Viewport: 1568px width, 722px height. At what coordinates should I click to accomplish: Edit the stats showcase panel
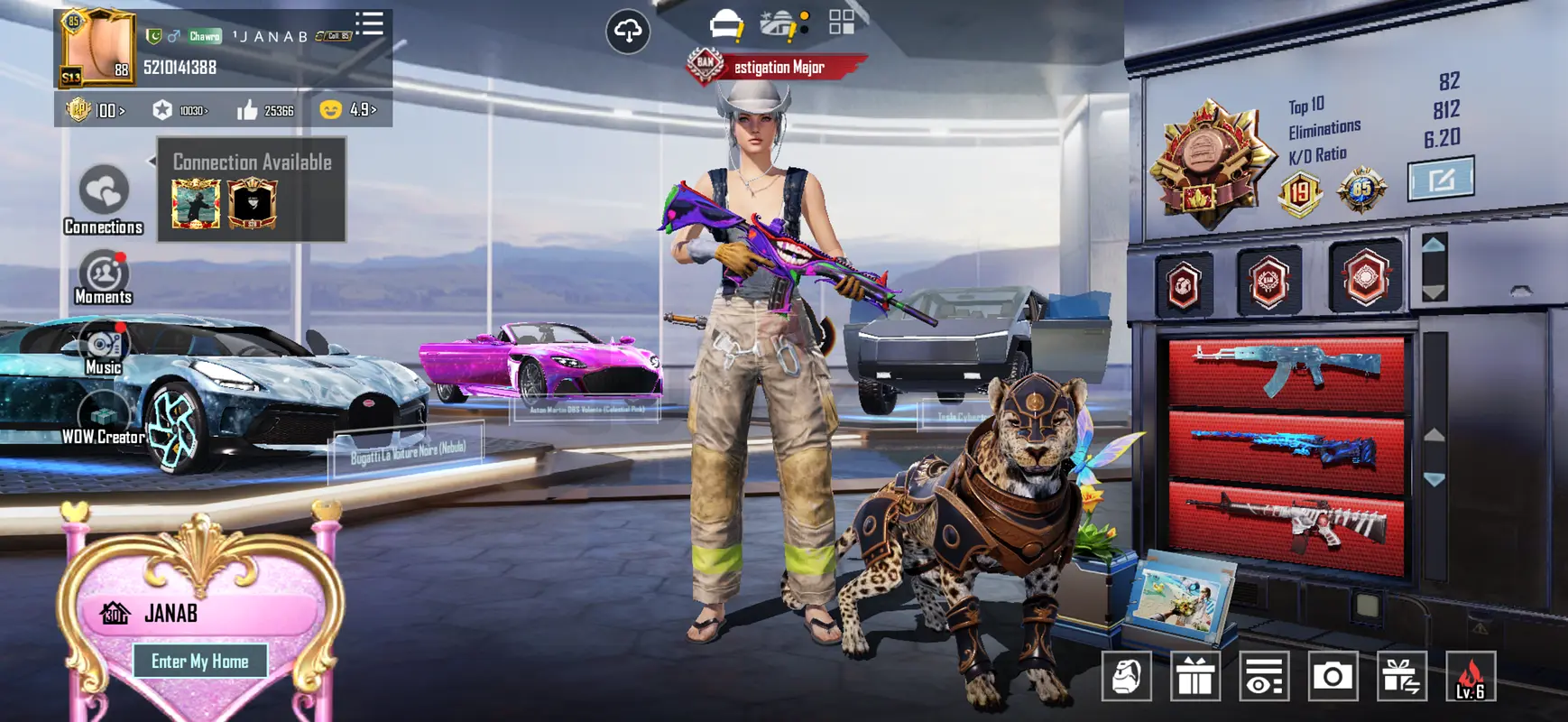coord(1441,179)
